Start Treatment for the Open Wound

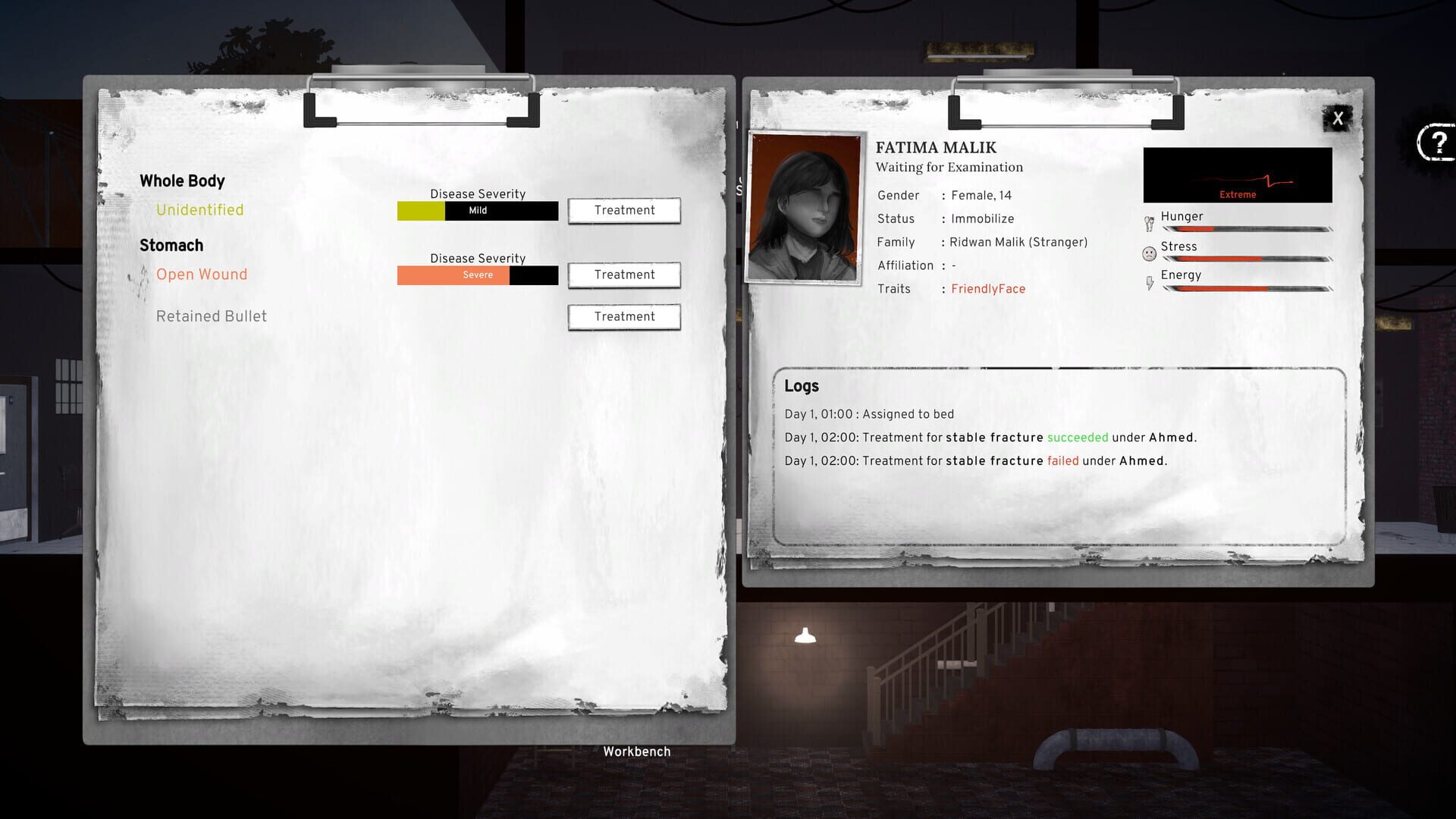tap(623, 275)
